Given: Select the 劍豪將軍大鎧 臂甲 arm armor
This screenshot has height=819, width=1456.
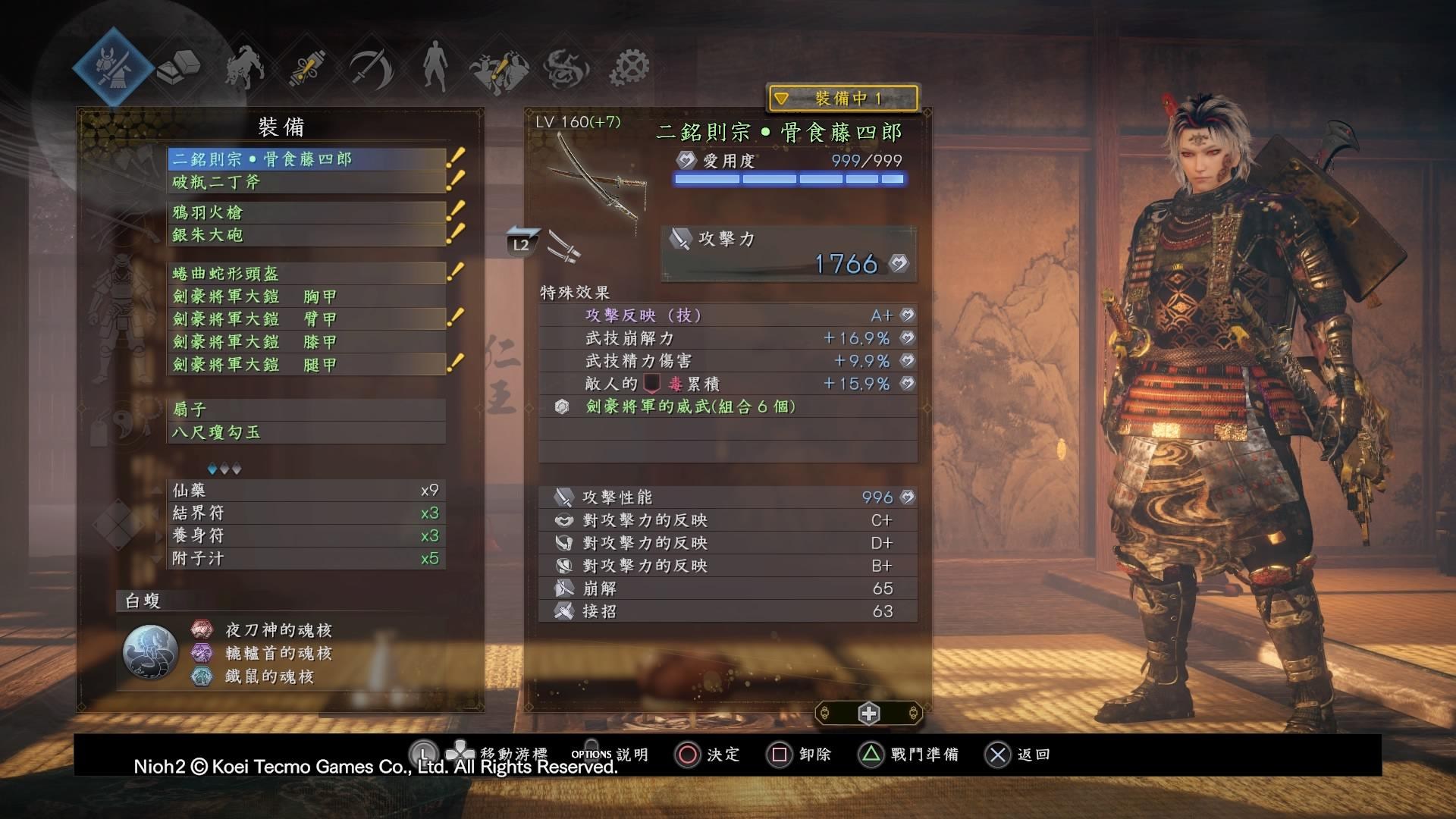Looking at the screenshot, I should point(306,319).
